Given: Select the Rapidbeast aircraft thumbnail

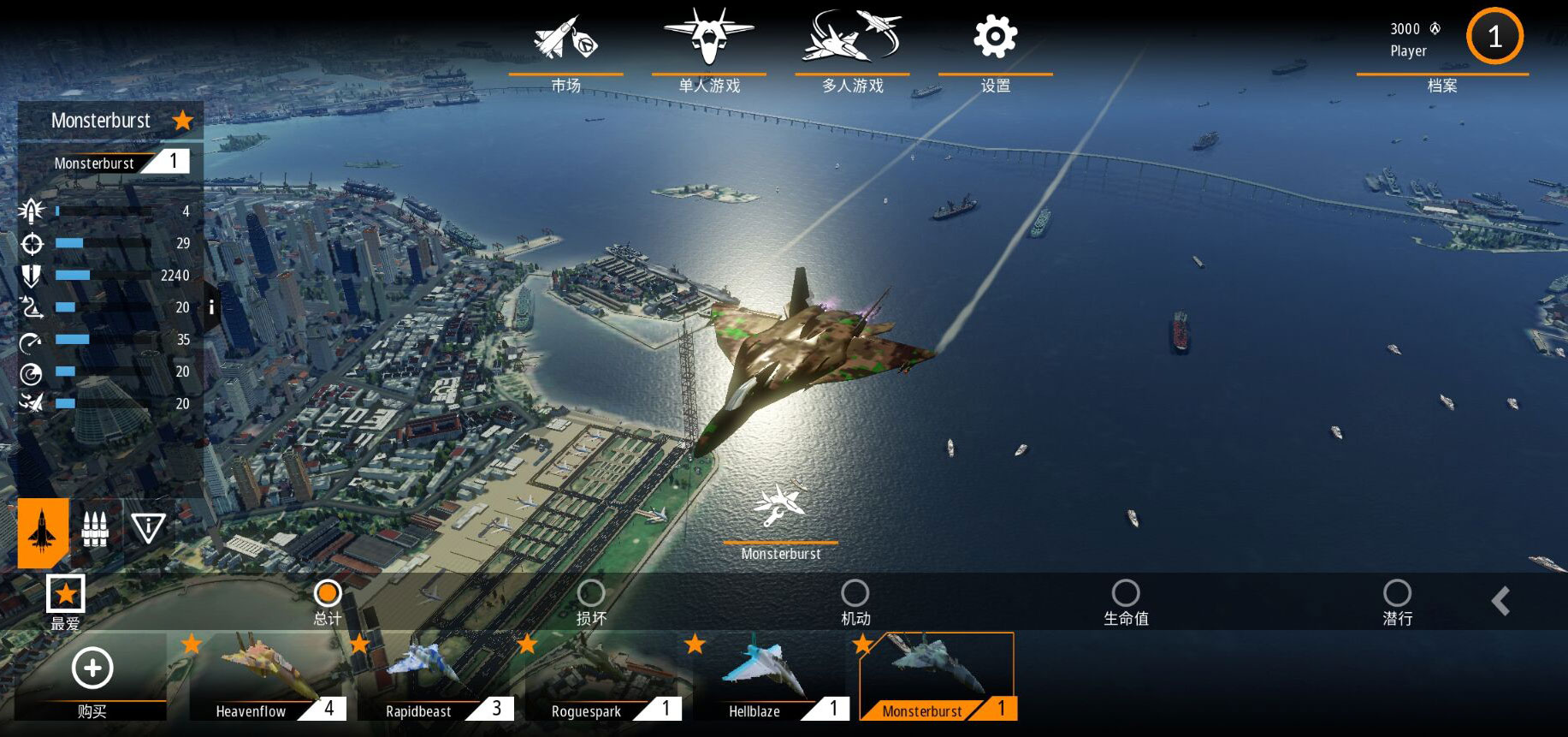Looking at the screenshot, I should coord(436,676).
